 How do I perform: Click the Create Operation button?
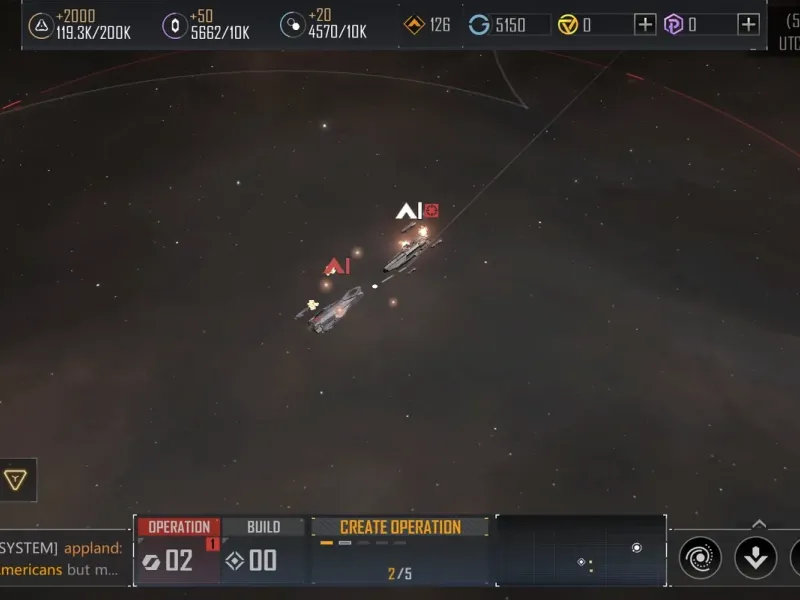pos(400,527)
